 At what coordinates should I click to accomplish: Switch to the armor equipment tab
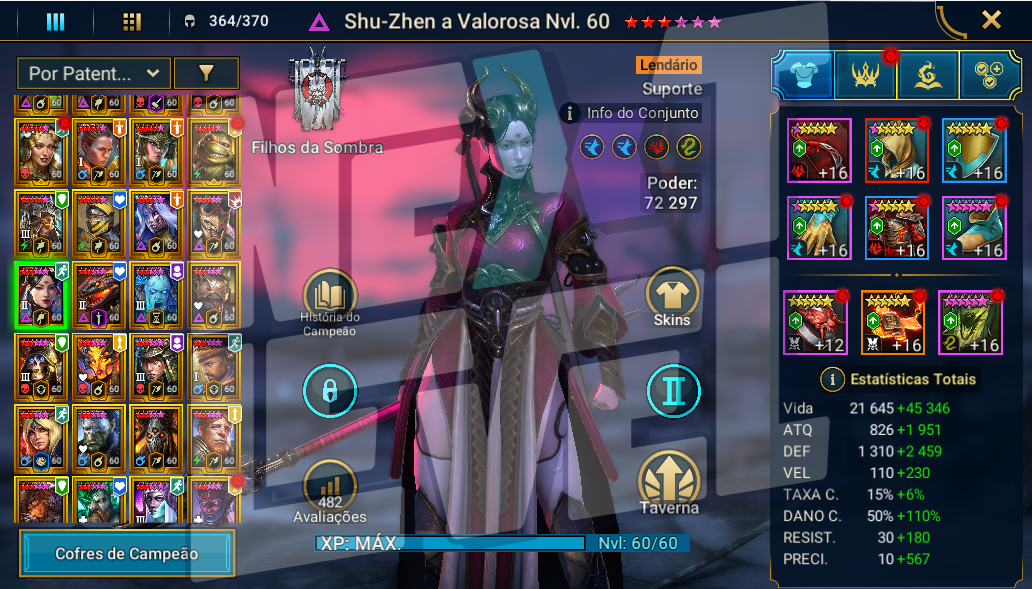pos(803,76)
